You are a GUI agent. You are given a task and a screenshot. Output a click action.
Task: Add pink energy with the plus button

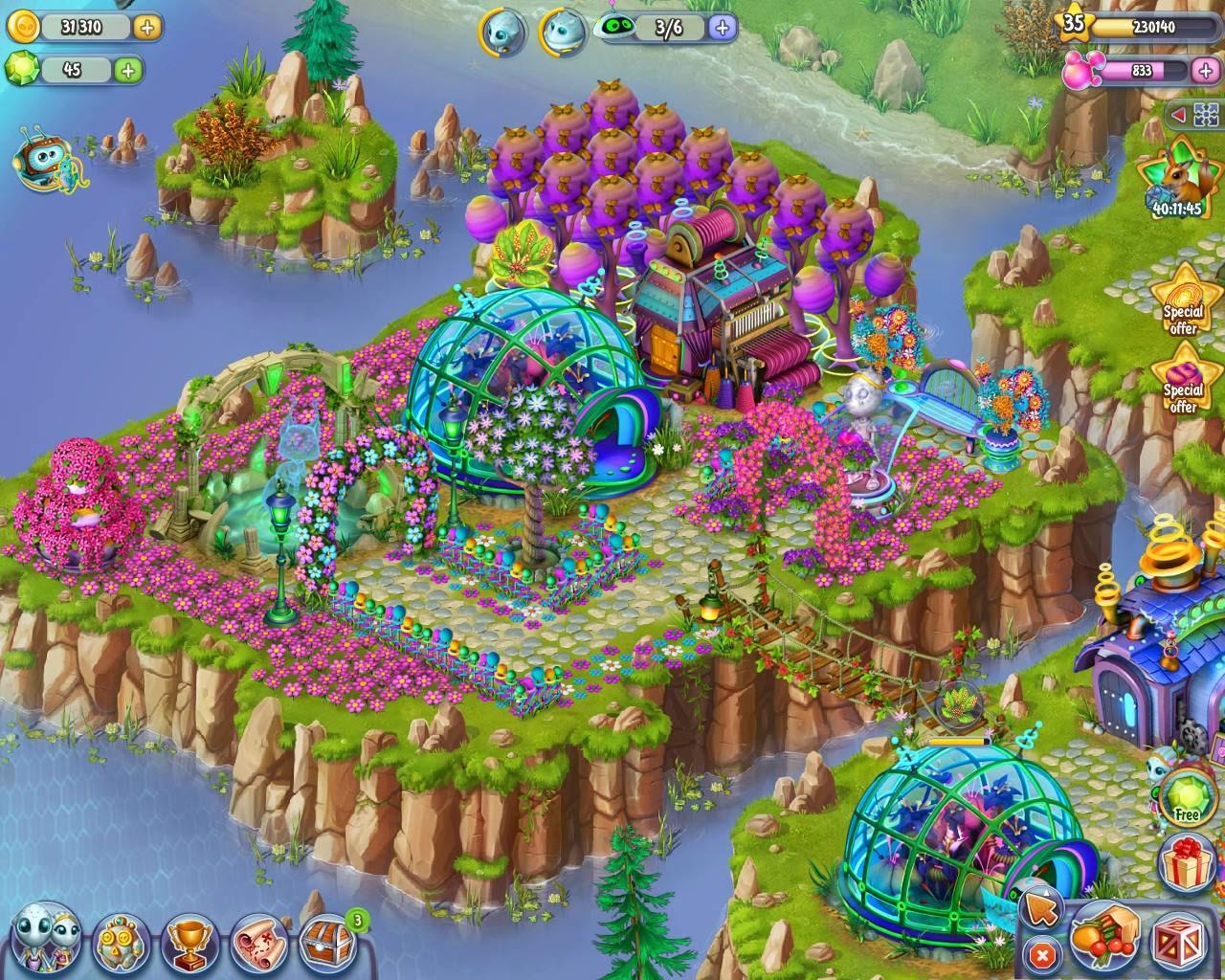point(1205,69)
